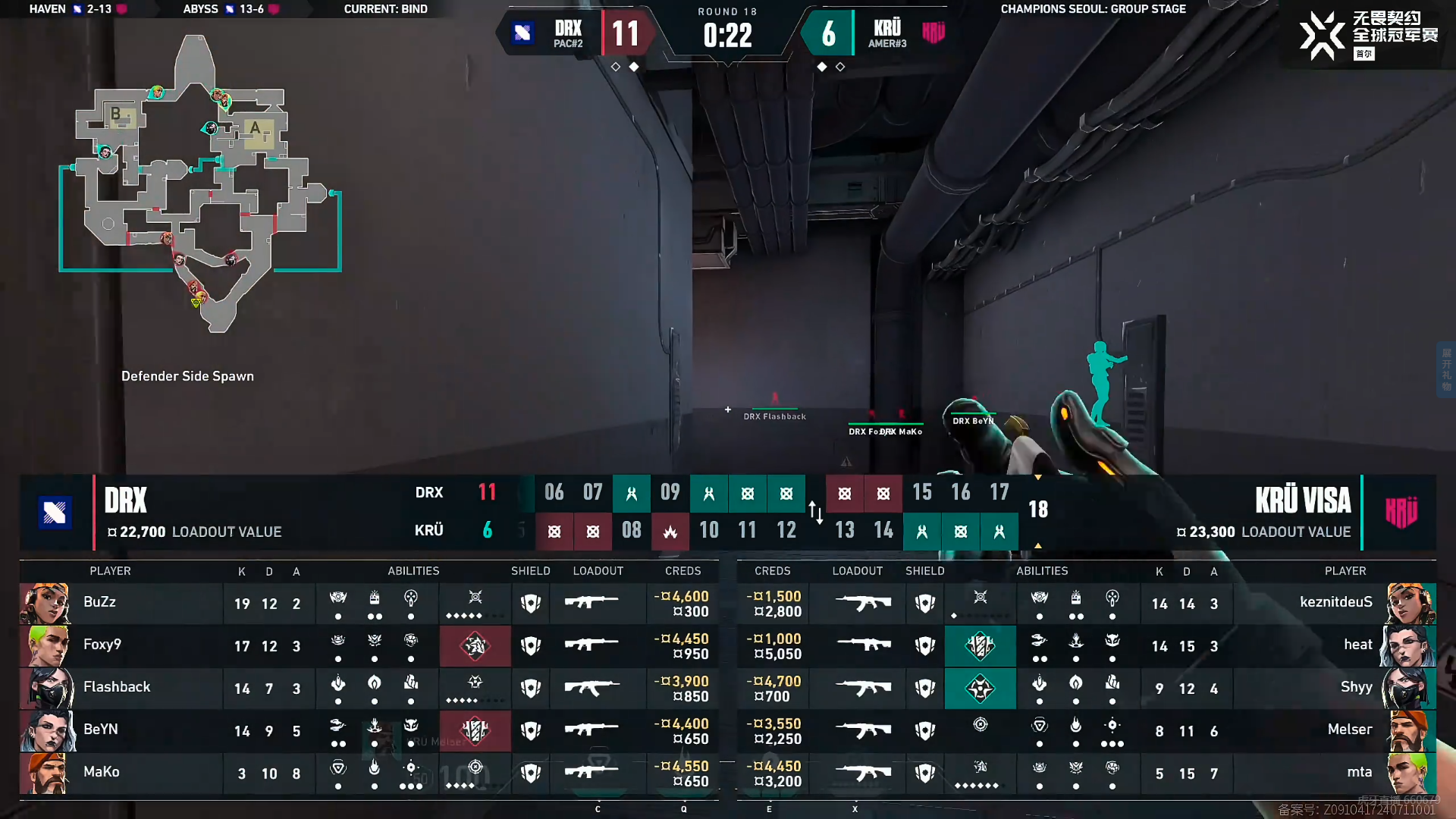Screen dimensions: 1456x819
Task: Select round 18 in the round history
Action: 1037,510
